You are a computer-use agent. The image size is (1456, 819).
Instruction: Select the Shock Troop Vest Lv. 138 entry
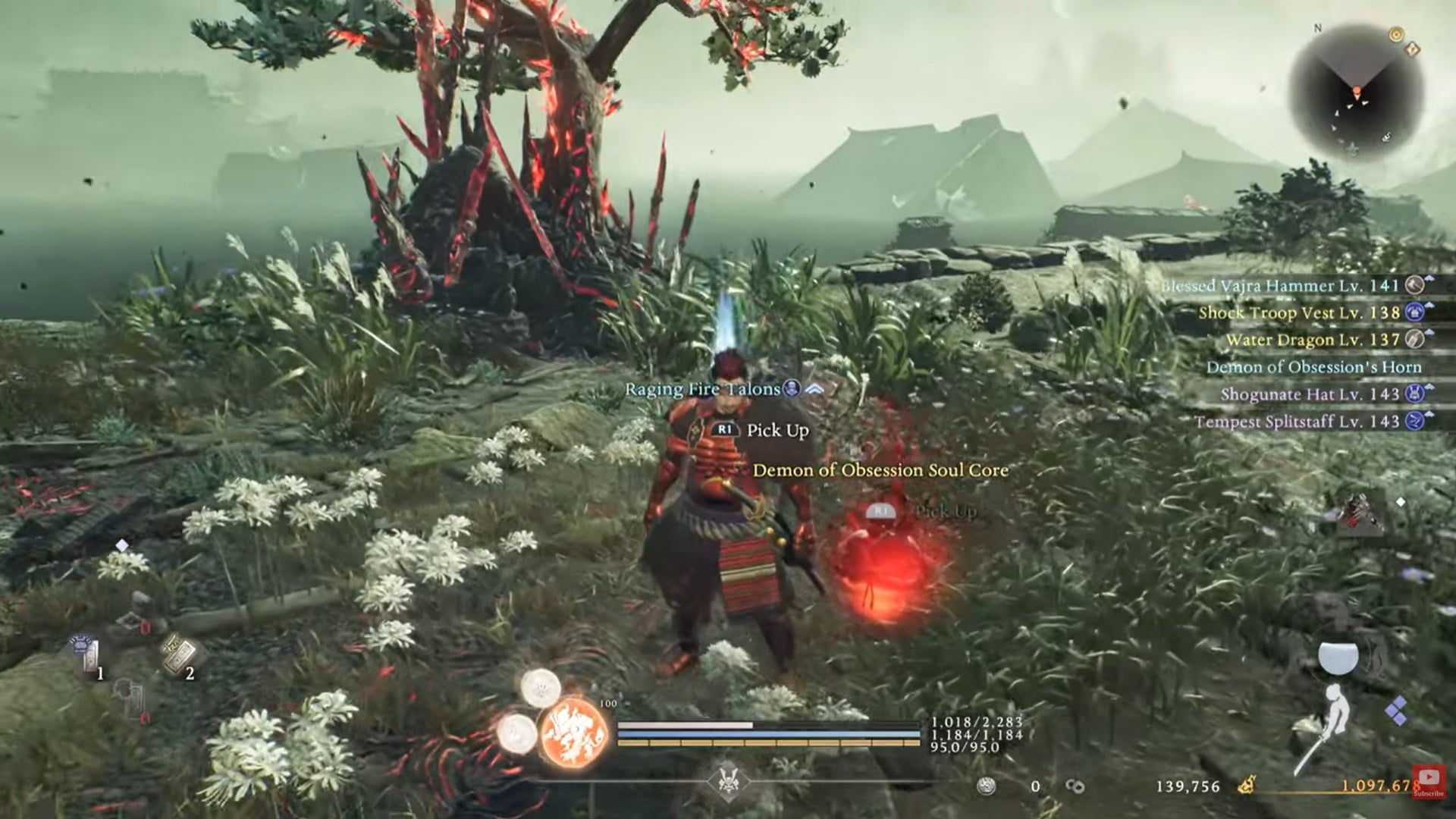[x=1300, y=312]
